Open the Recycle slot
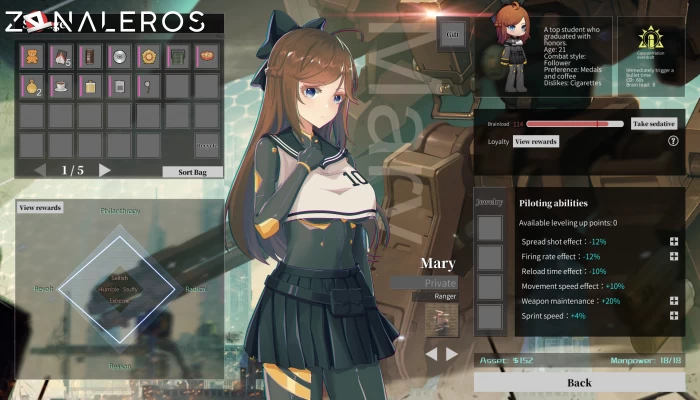This screenshot has width=700, height=400. 207,145
